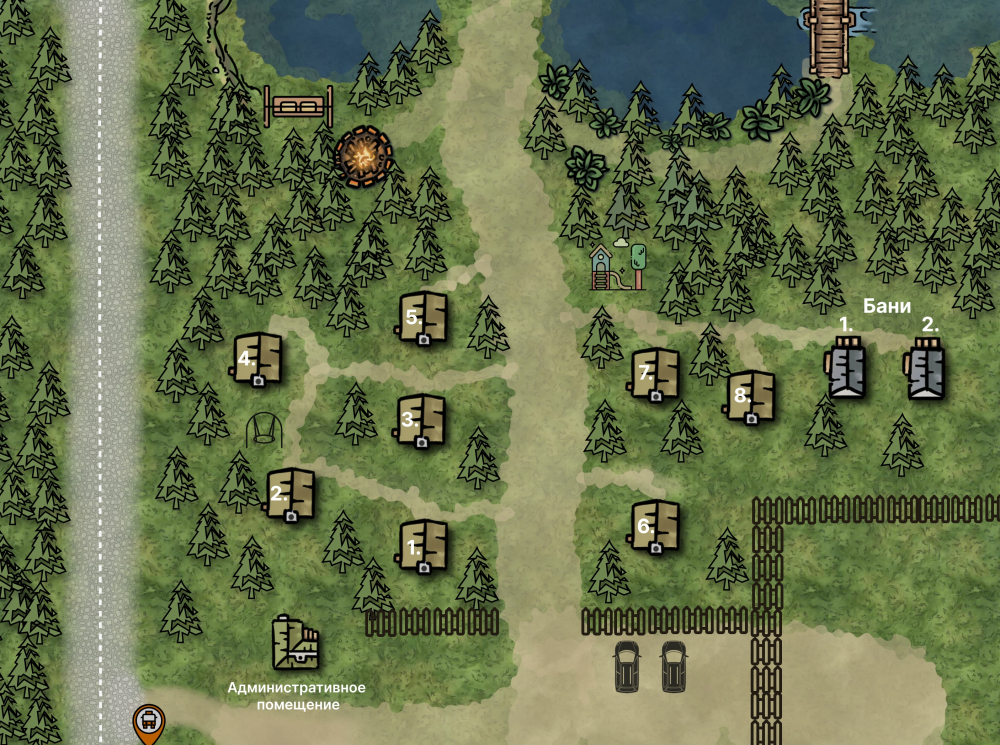
Task: Pick cabin number 8
Action: [x=752, y=397]
